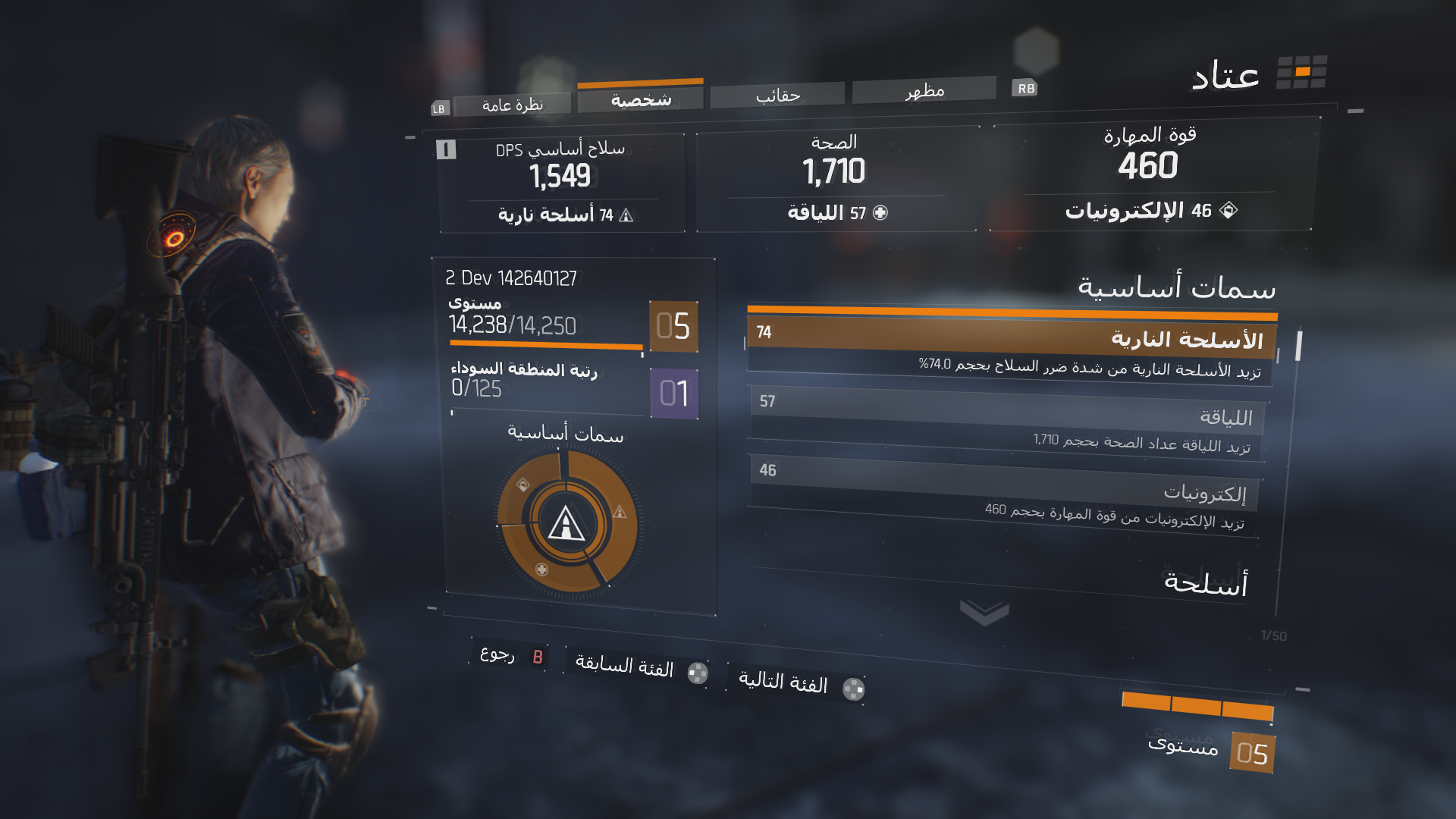
Task: Expand the list with the down chevron
Action: (984, 612)
